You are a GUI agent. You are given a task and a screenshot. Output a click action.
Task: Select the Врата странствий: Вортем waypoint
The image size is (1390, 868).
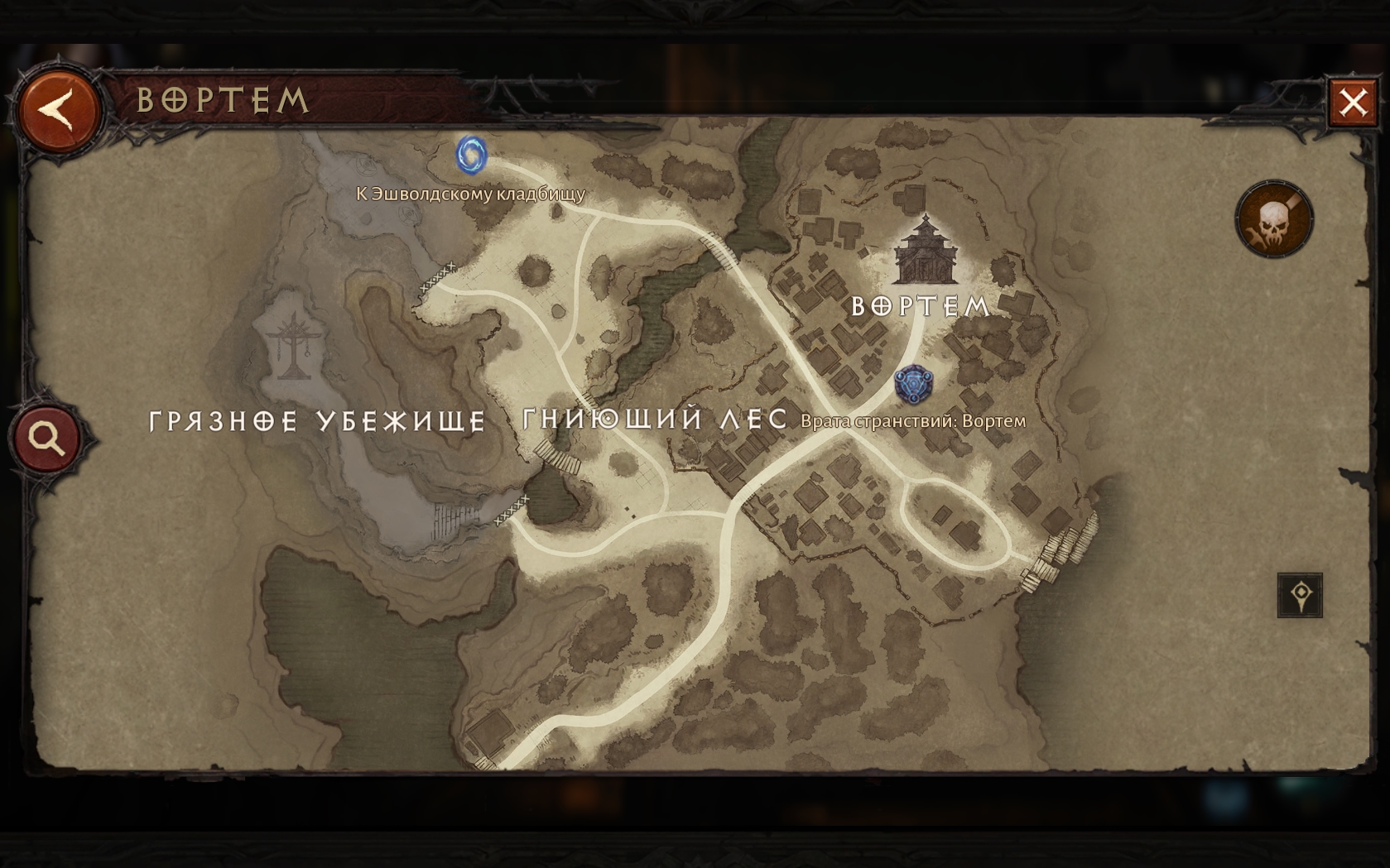click(x=913, y=386)
